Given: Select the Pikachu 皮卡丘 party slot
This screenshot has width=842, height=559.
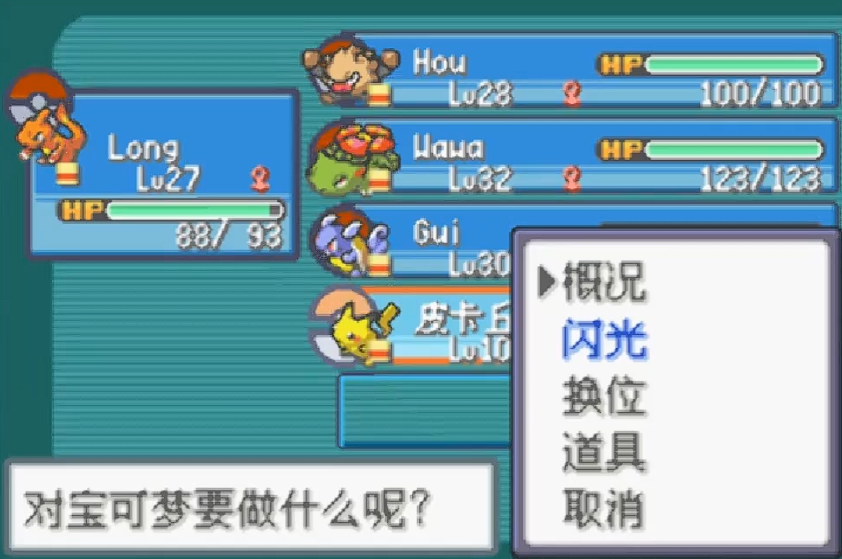Looking at the screenshot, I should click(x=420, y=325).
